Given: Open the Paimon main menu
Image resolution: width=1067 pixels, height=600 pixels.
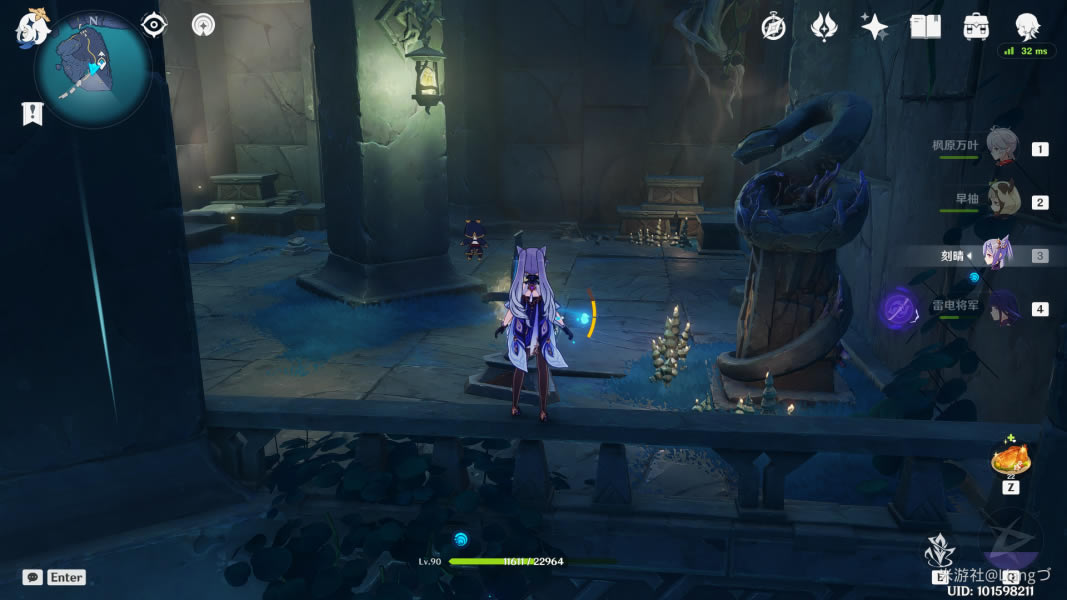Looking at the screenshot, I should coord(31,29).
